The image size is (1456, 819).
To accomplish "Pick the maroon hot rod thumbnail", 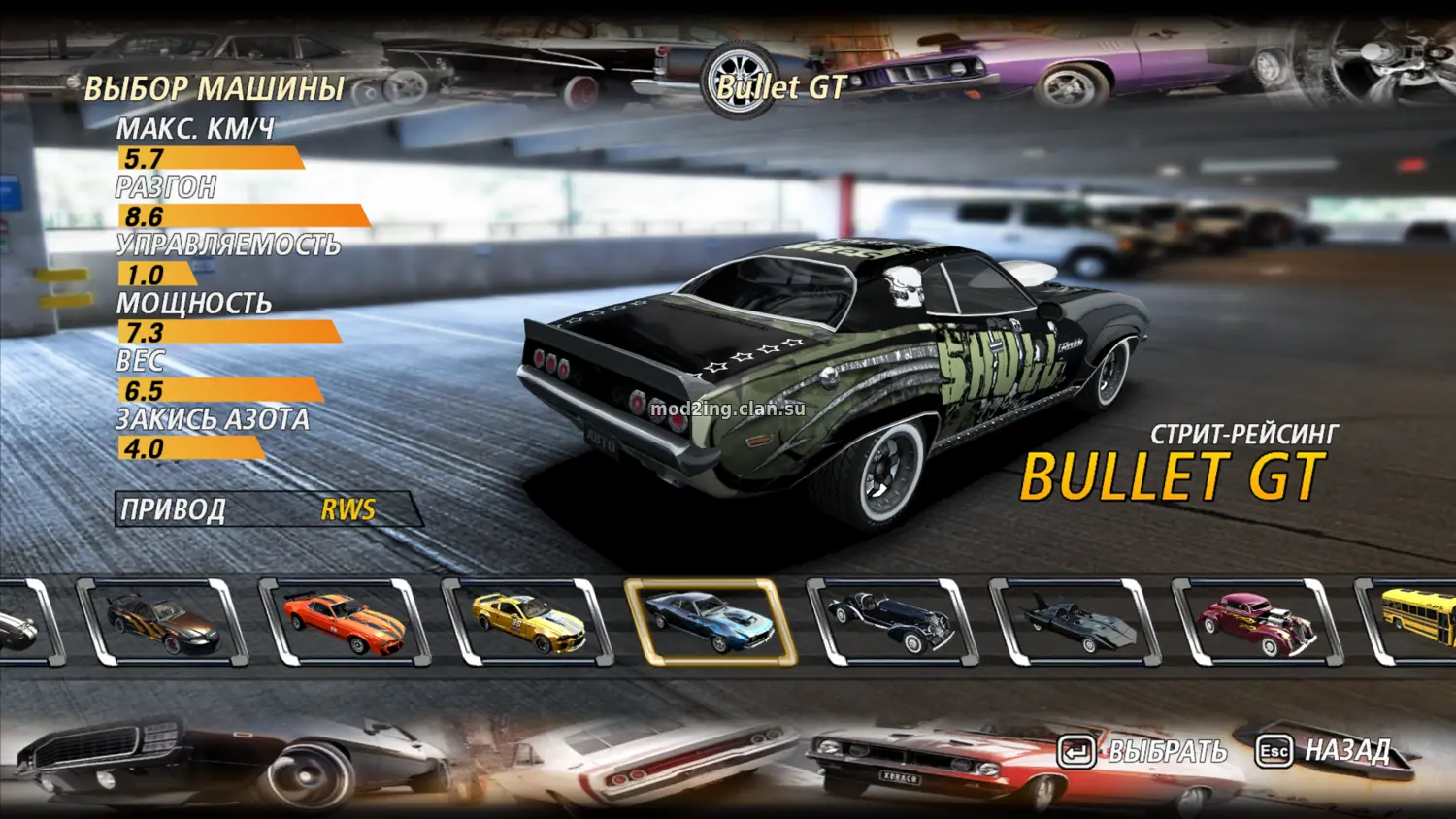I will [1257, 623].
